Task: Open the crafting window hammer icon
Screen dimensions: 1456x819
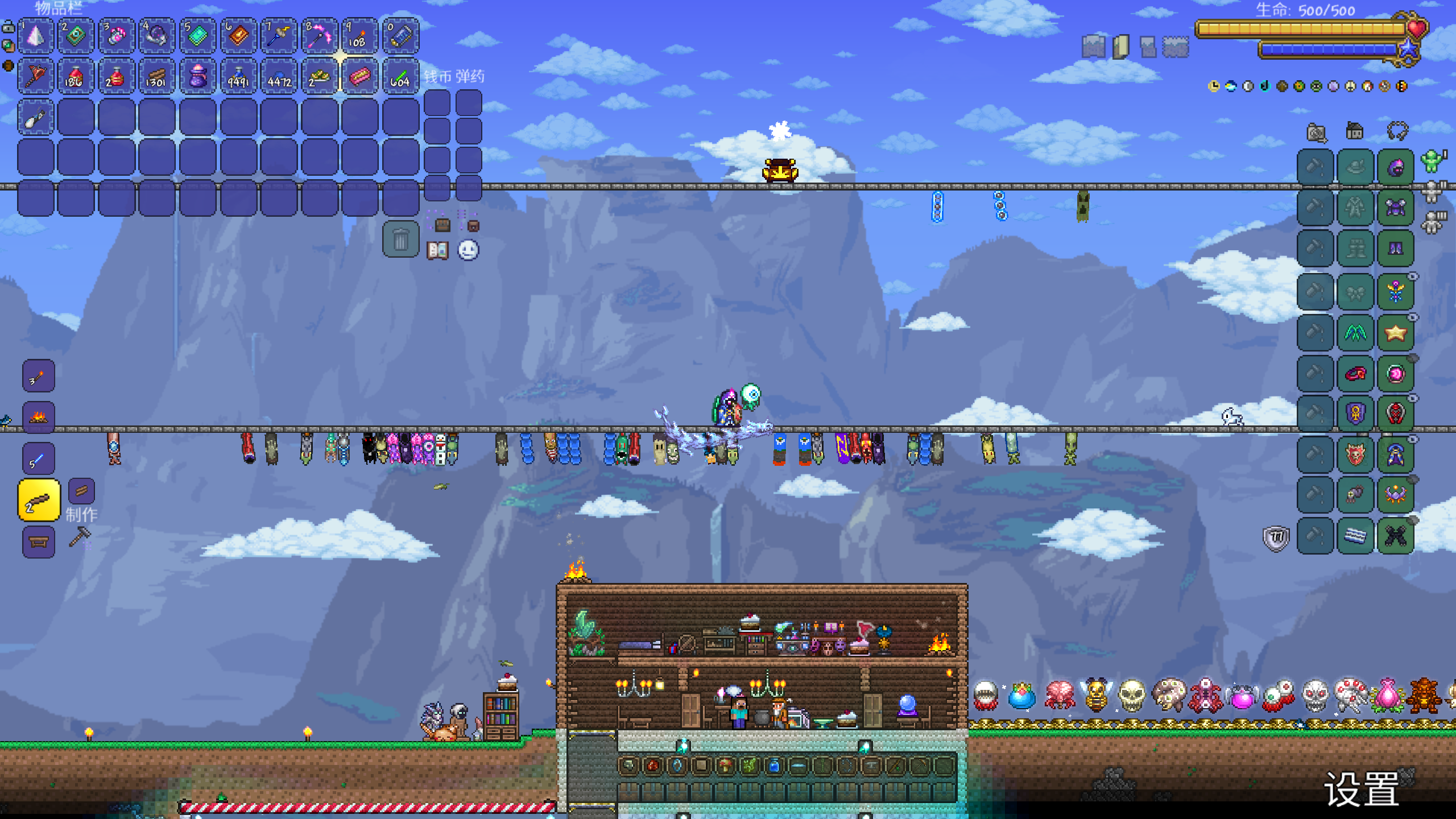Action: click(80, 536)
